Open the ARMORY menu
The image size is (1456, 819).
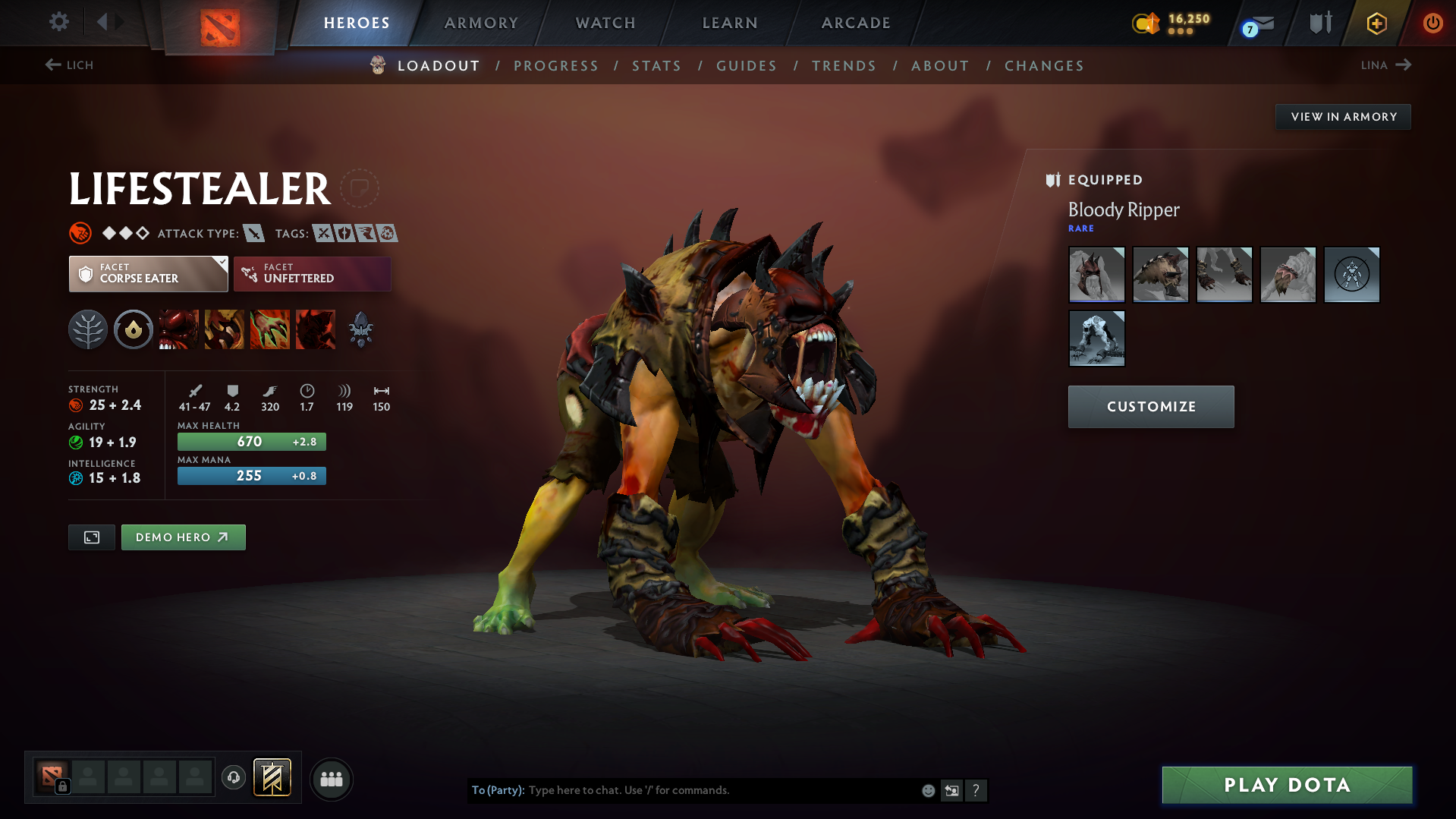(481, 23)
